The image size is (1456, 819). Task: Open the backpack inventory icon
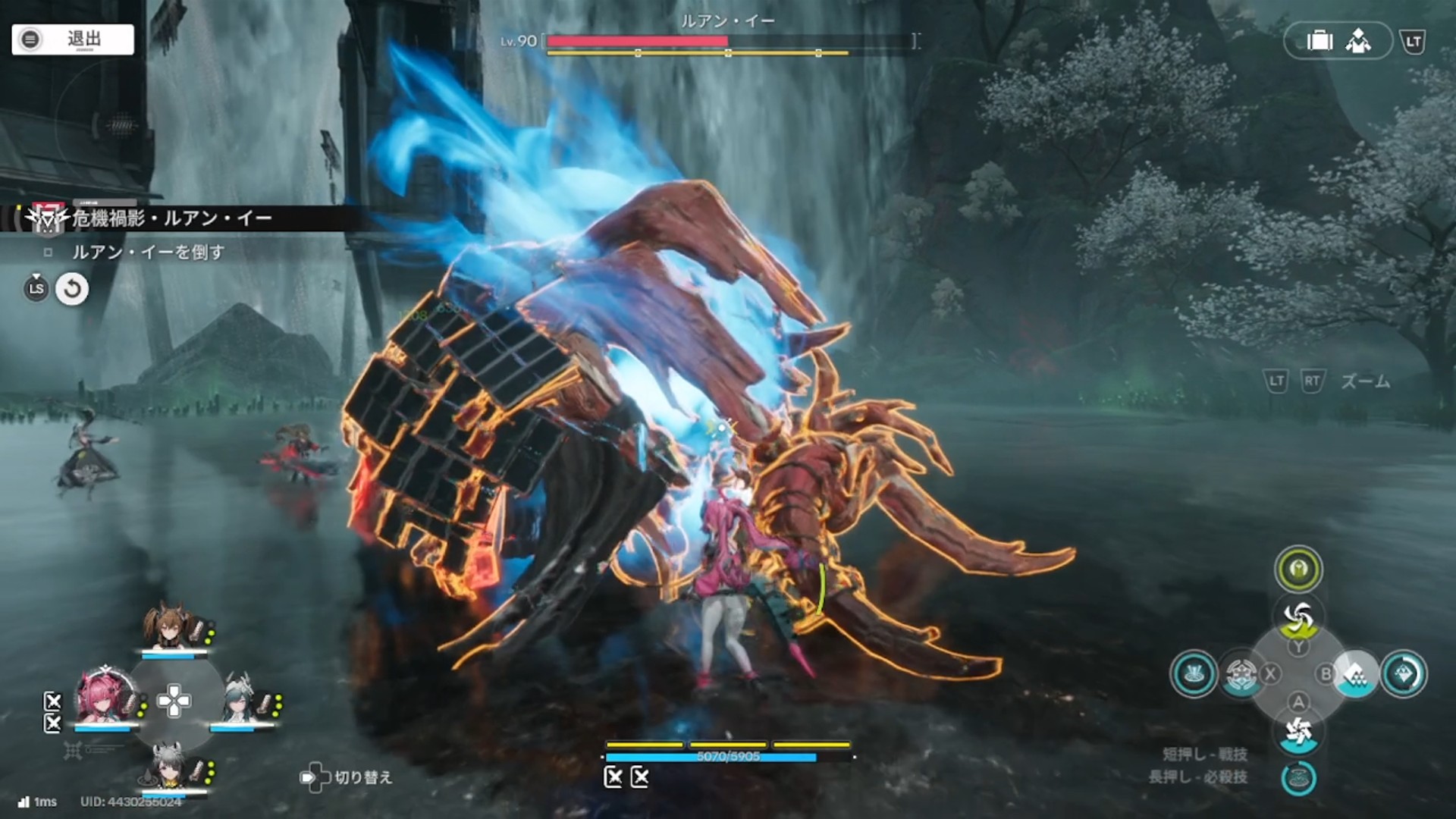click(1319, 41)
